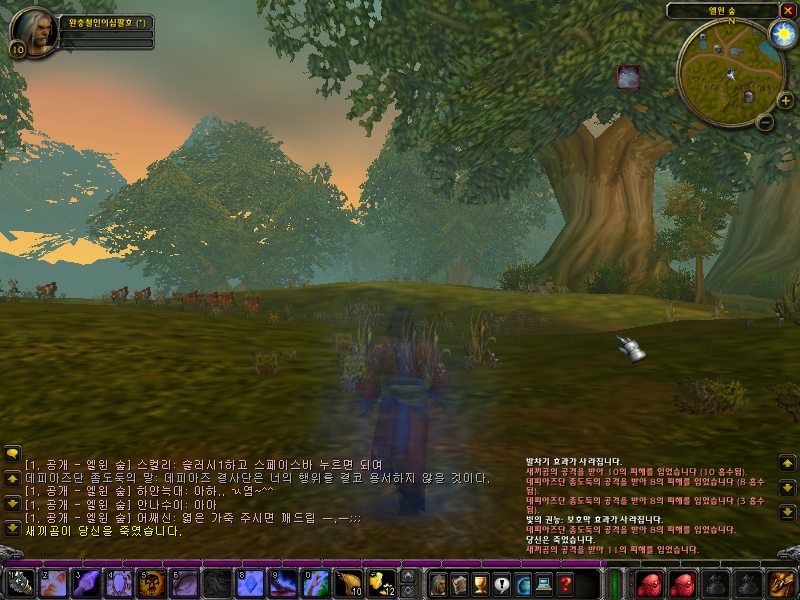Zoom in the minimap with plus button

point(785,100)
